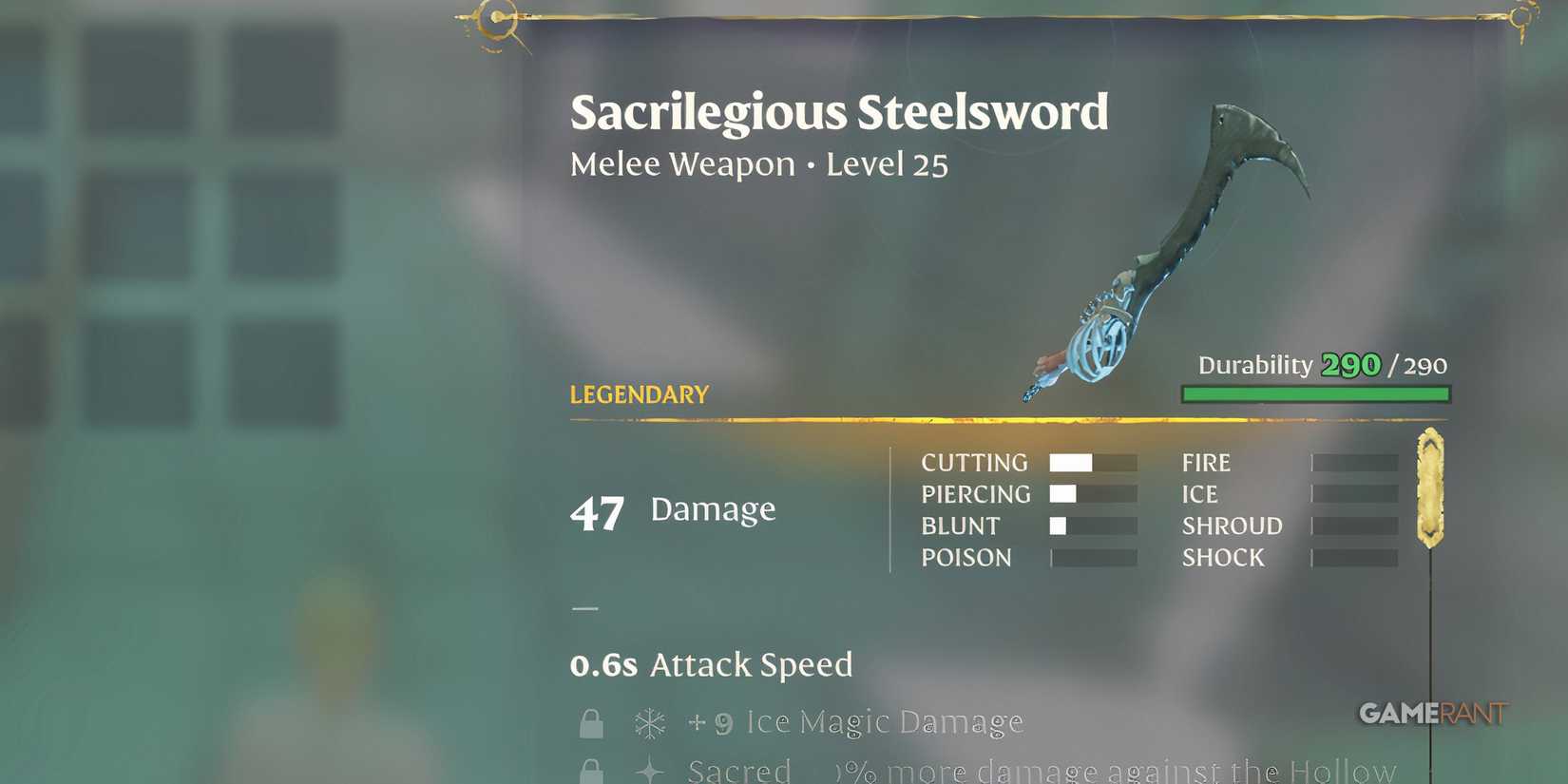The height and width of the screenshot is (784, 1568).
Task: Select the 0.6s Attack Speed entry
Action: [x=710, y=664]
